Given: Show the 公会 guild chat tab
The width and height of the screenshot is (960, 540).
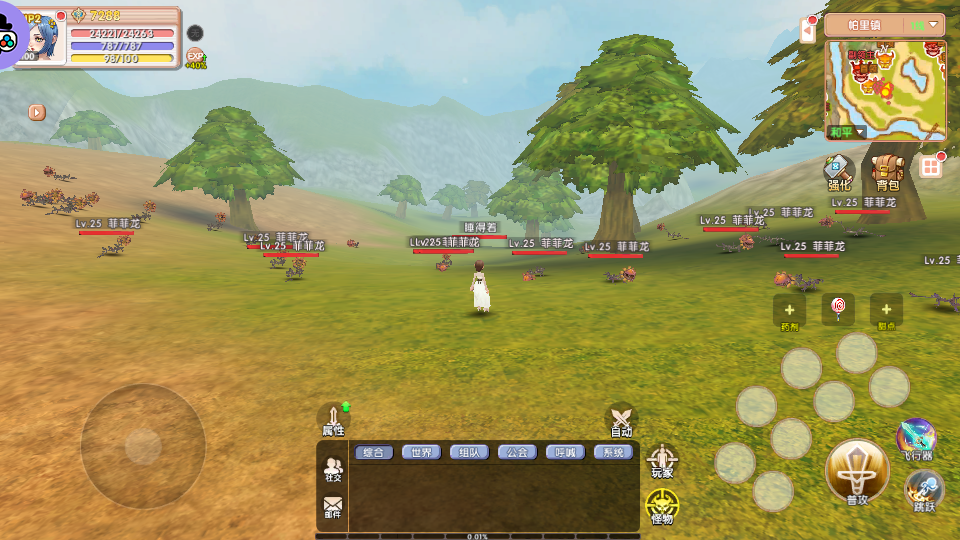Looking at the screenshot, I should coord(517,452).
